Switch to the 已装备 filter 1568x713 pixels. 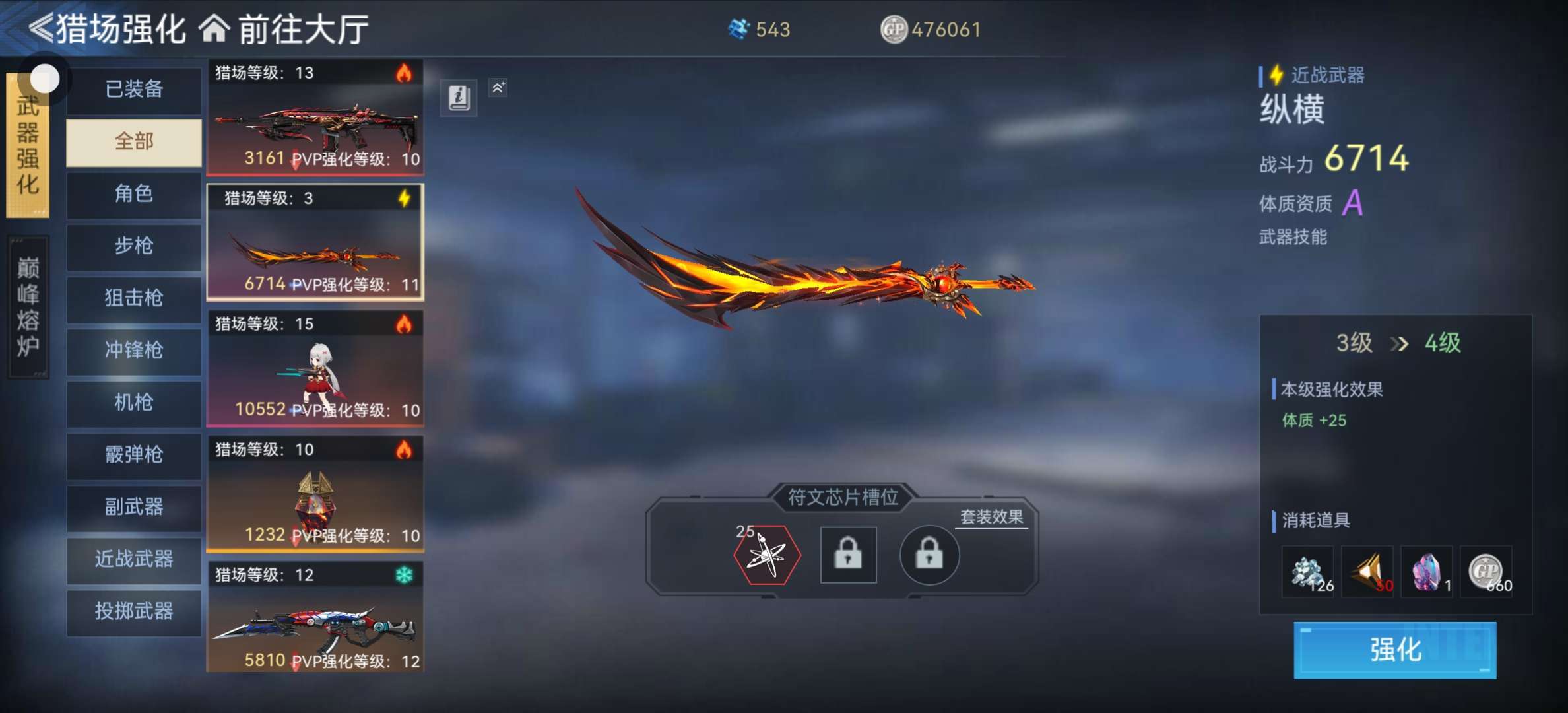(x=134, y=89)
